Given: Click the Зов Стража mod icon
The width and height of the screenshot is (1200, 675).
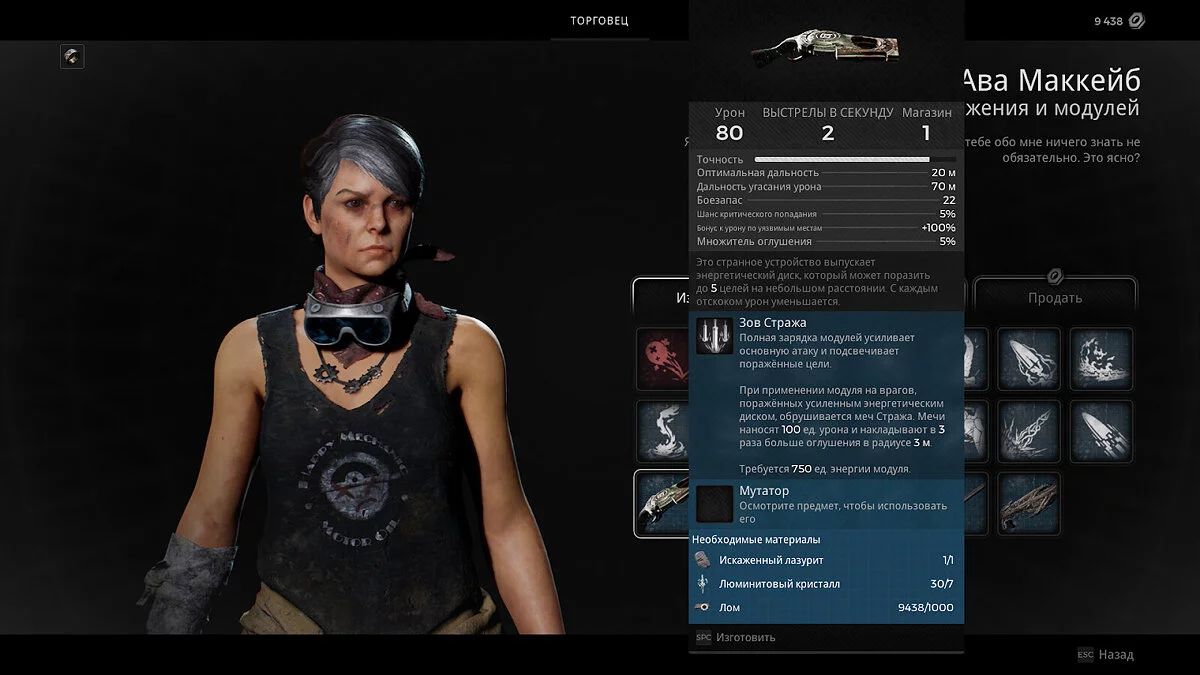Looking at the screenshot, I should pyautogui.click(x=714, y=336).
